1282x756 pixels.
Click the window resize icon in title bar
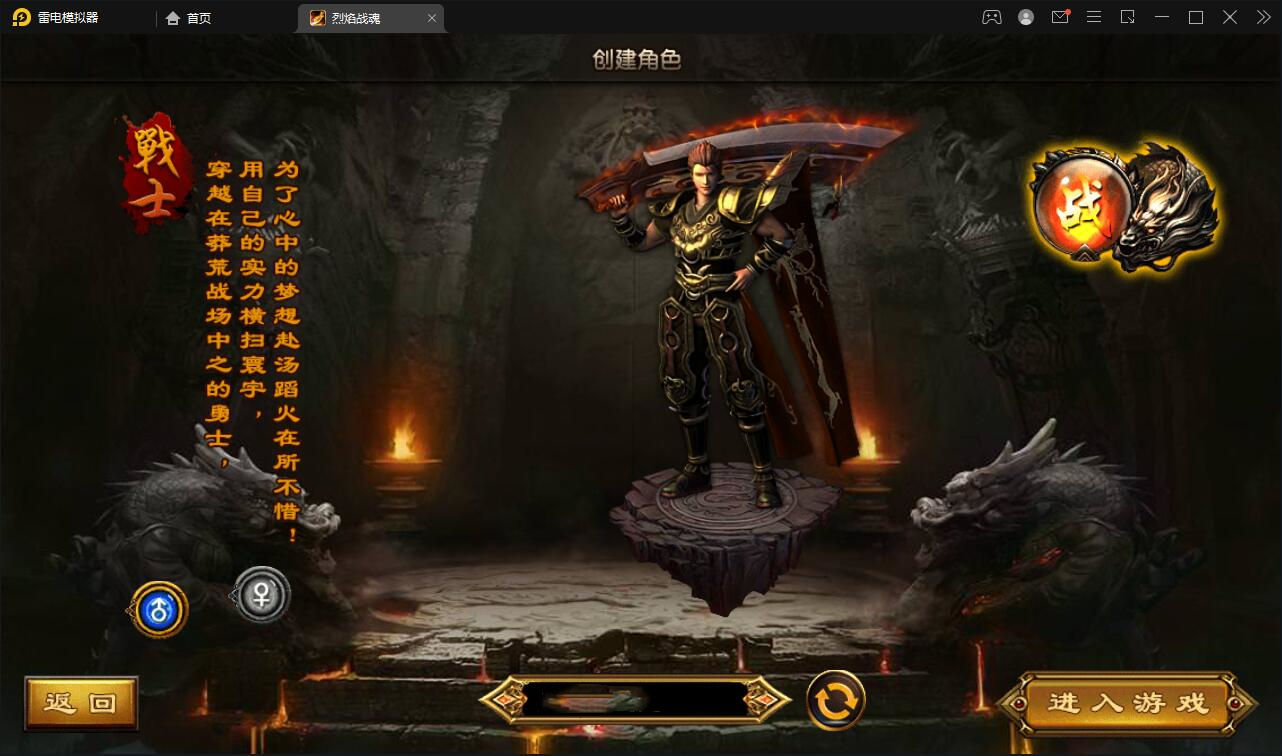(x=1129, y=17)
